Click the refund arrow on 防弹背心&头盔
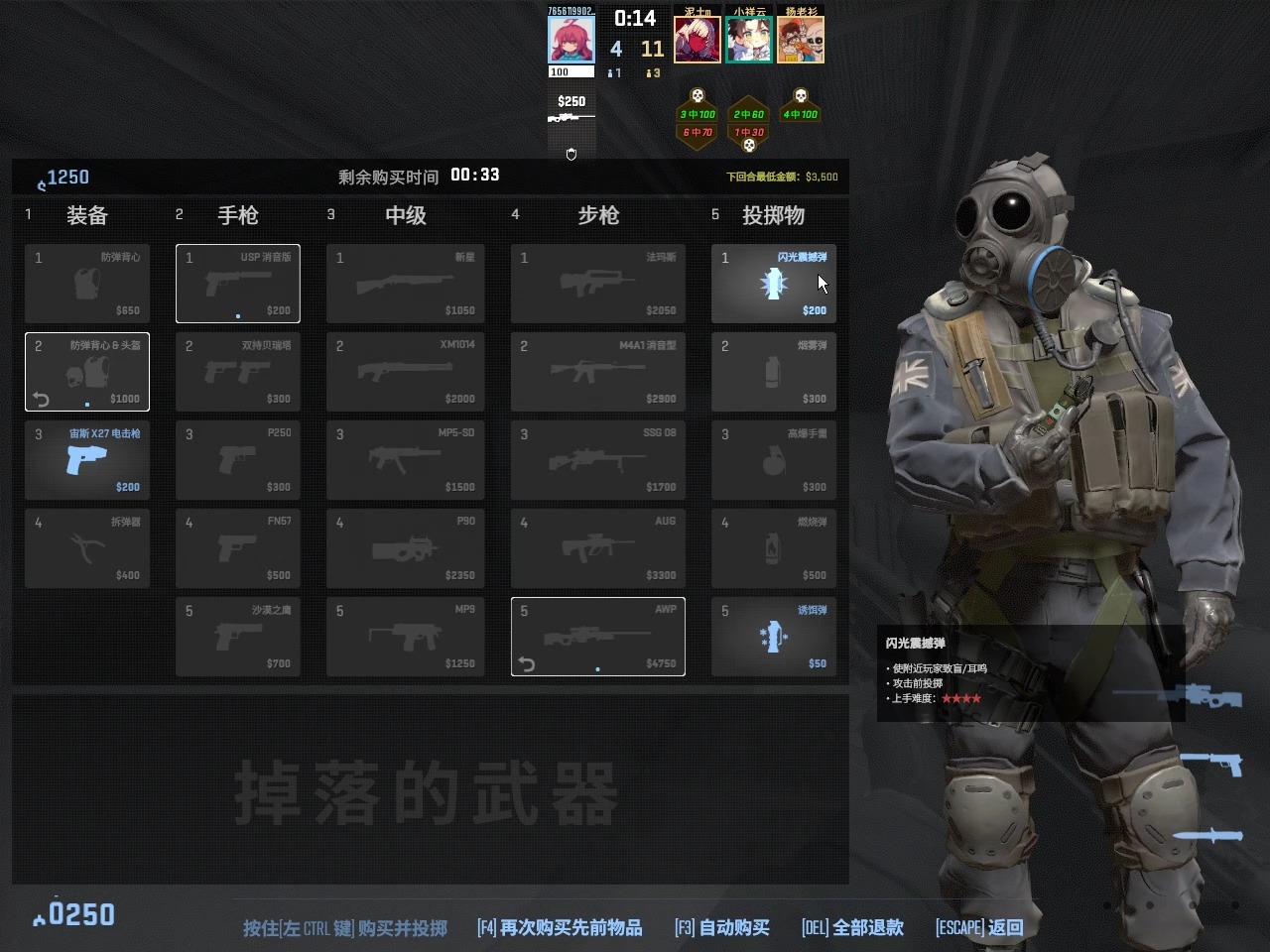The image size is (1270, 952). 40,399
